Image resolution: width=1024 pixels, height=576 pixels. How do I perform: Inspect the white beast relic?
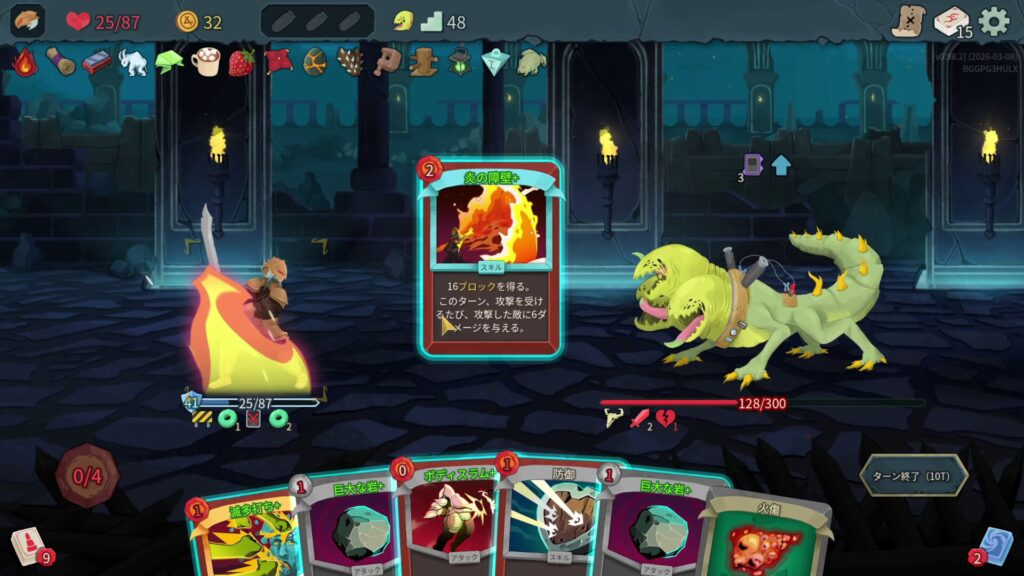pos(133,62)
